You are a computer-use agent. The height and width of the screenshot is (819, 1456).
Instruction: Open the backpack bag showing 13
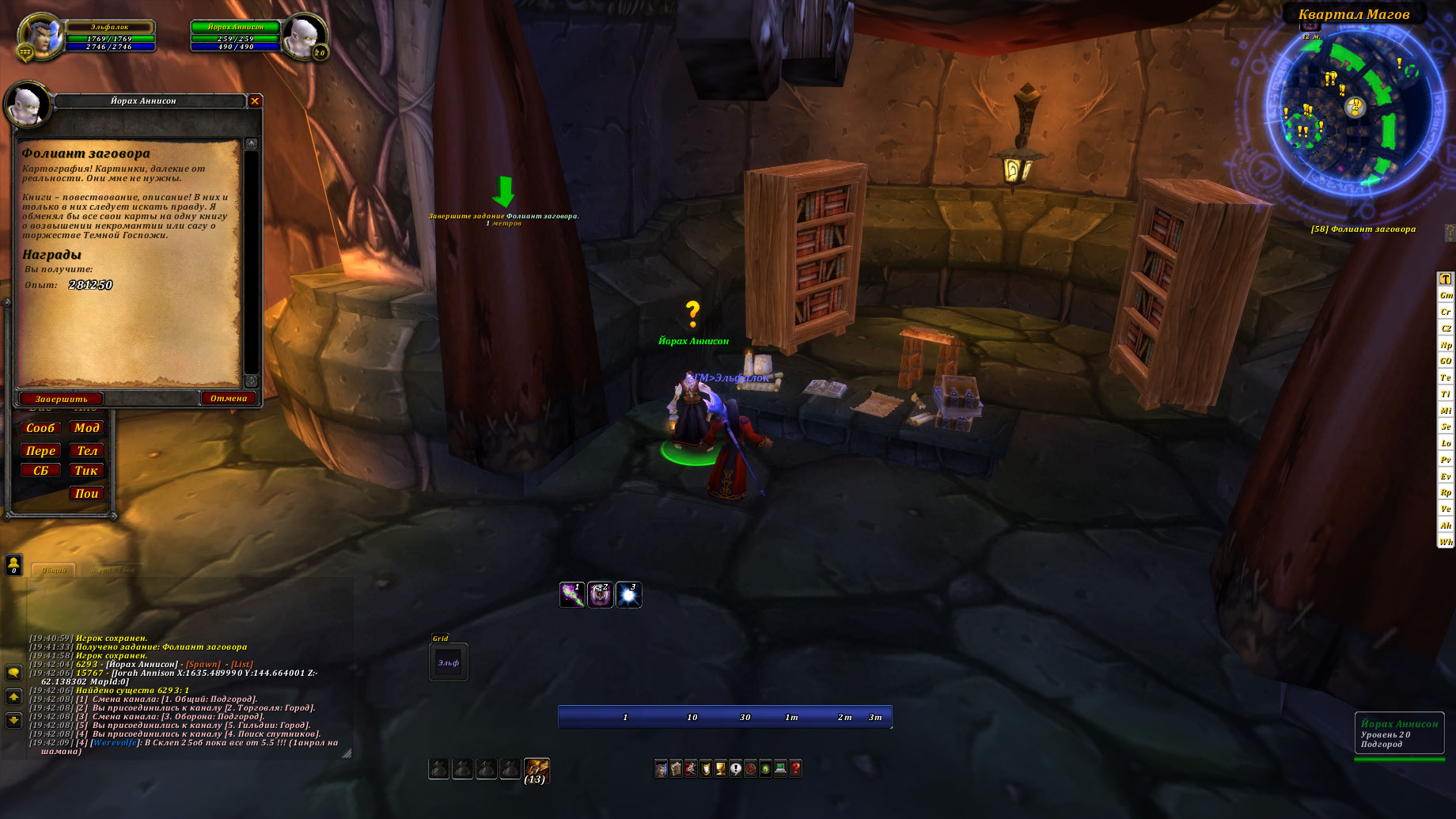point(537,769)
